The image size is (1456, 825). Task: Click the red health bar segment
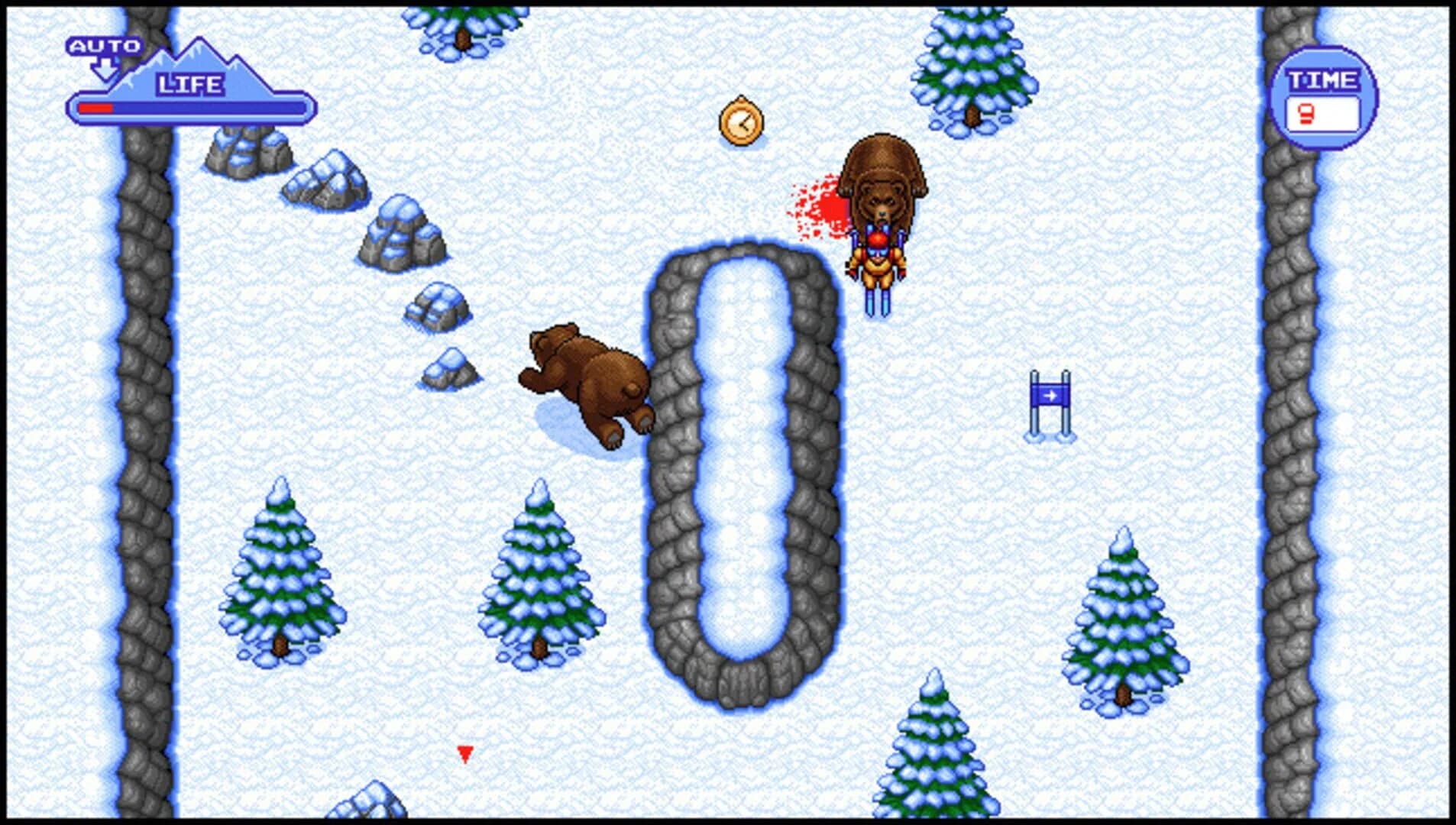[95, 108]
